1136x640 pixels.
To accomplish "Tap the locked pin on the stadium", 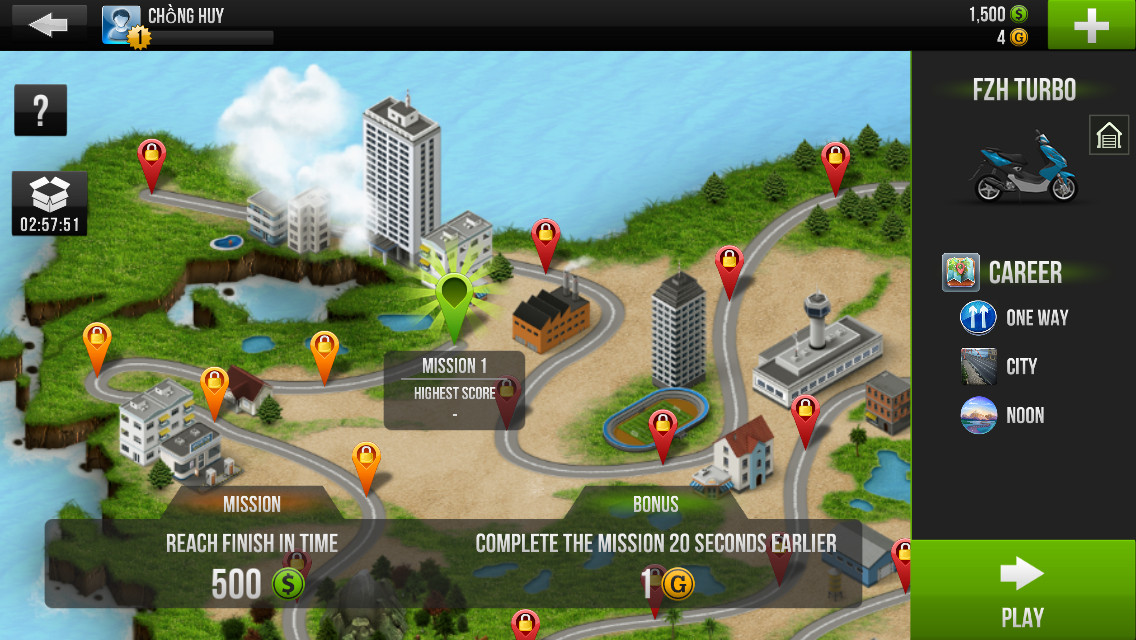I will pyautogui.click(x=662, y=430).
